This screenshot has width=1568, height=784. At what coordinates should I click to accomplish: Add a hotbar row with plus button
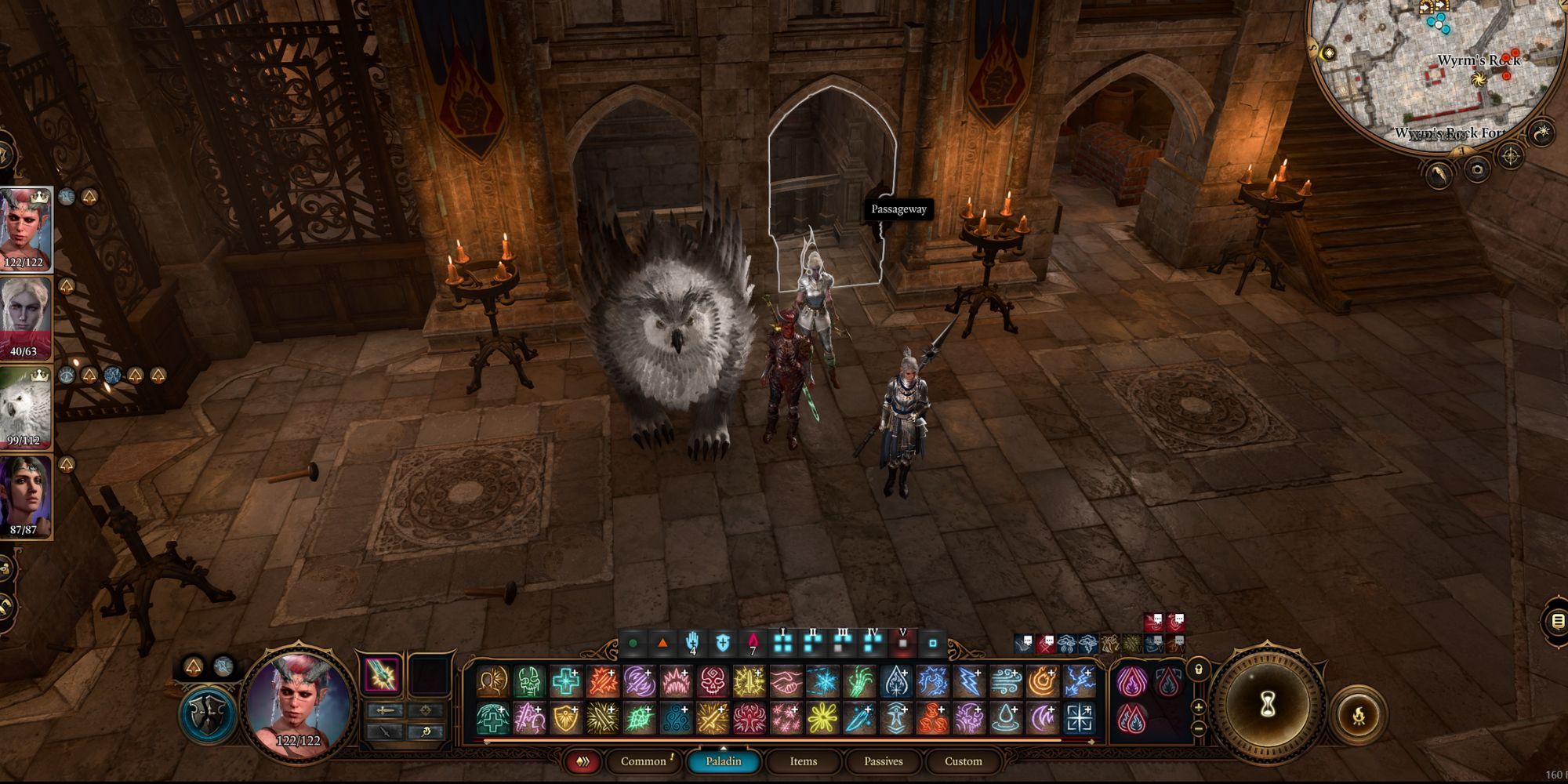[x=1198, y=707]
